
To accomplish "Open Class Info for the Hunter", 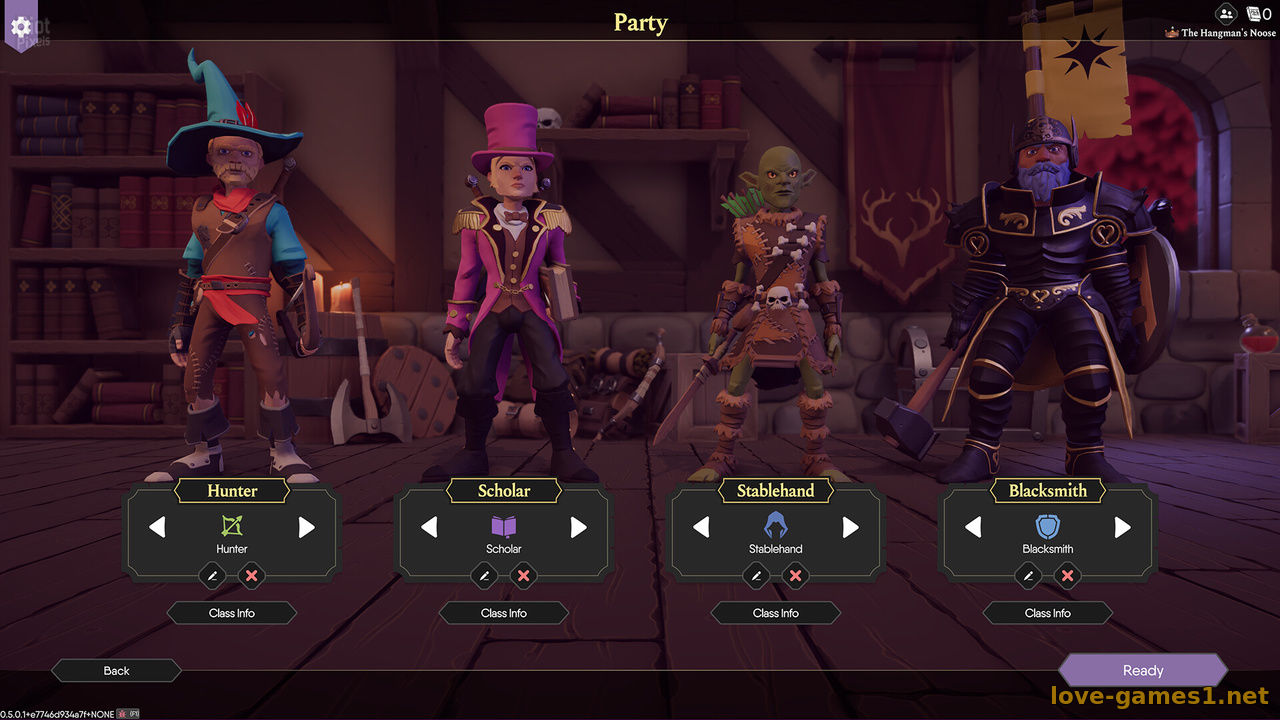I will click(232, 613).
